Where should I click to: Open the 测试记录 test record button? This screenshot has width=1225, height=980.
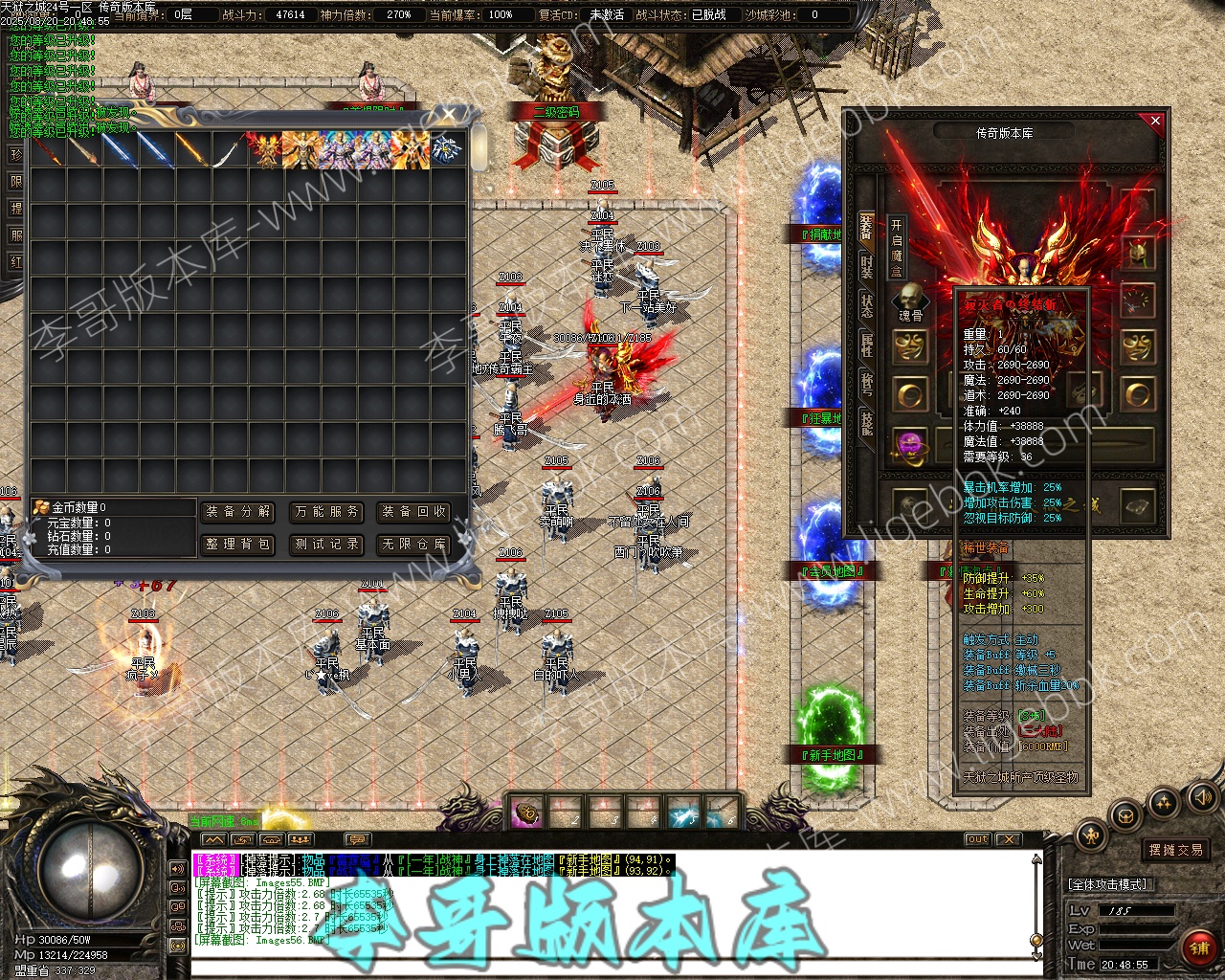tap(327, 545)
